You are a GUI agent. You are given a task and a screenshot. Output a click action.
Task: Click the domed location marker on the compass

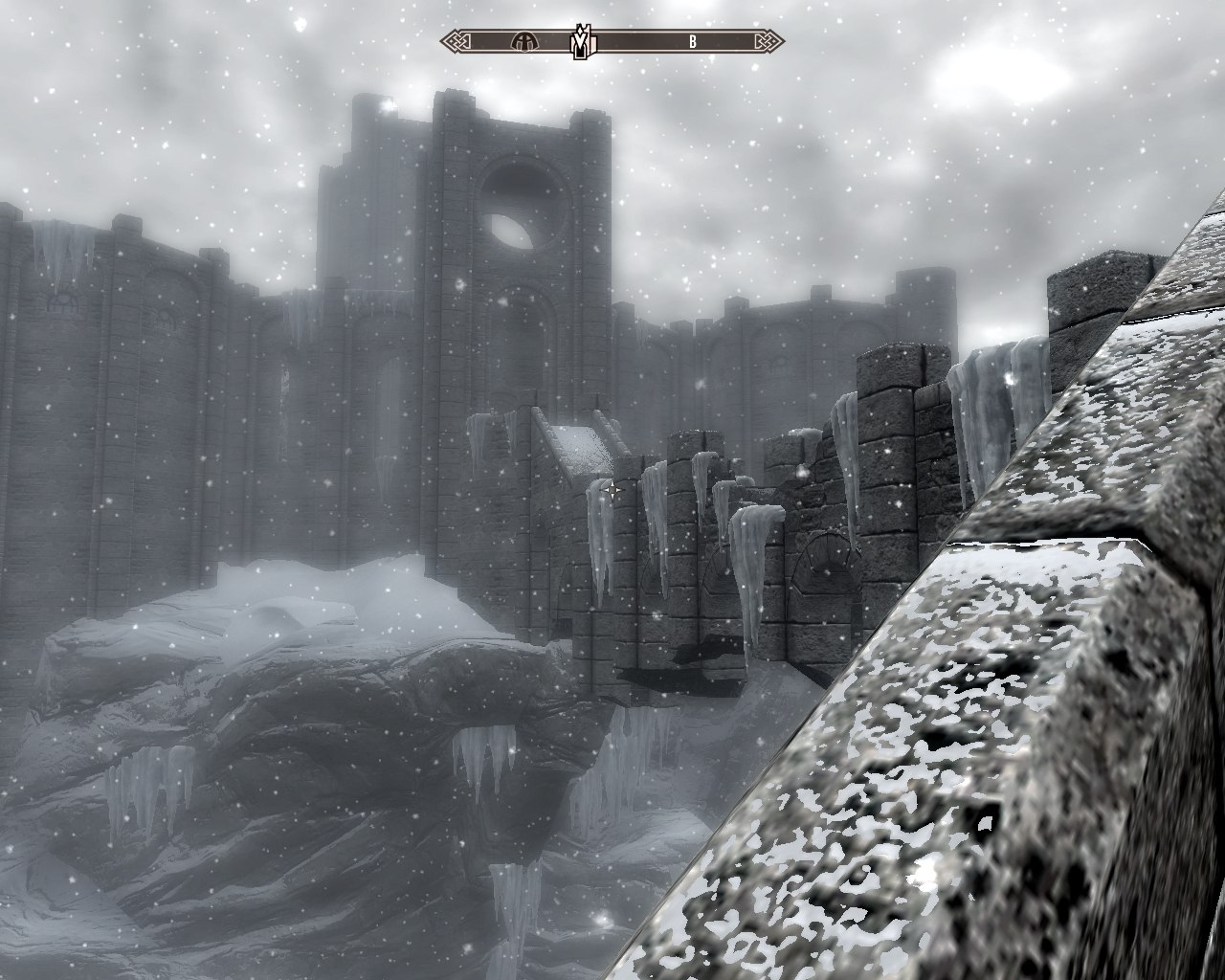(x=523, y=41)
